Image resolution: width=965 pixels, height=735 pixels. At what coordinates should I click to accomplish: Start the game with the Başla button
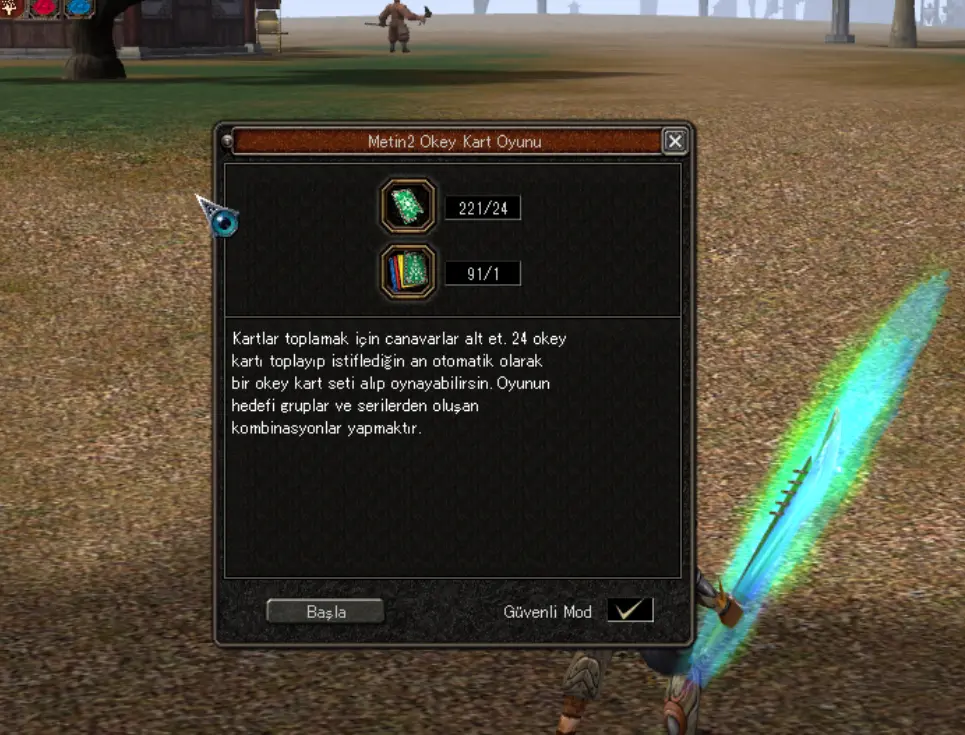pyautogui.click(x=325, y=611)
